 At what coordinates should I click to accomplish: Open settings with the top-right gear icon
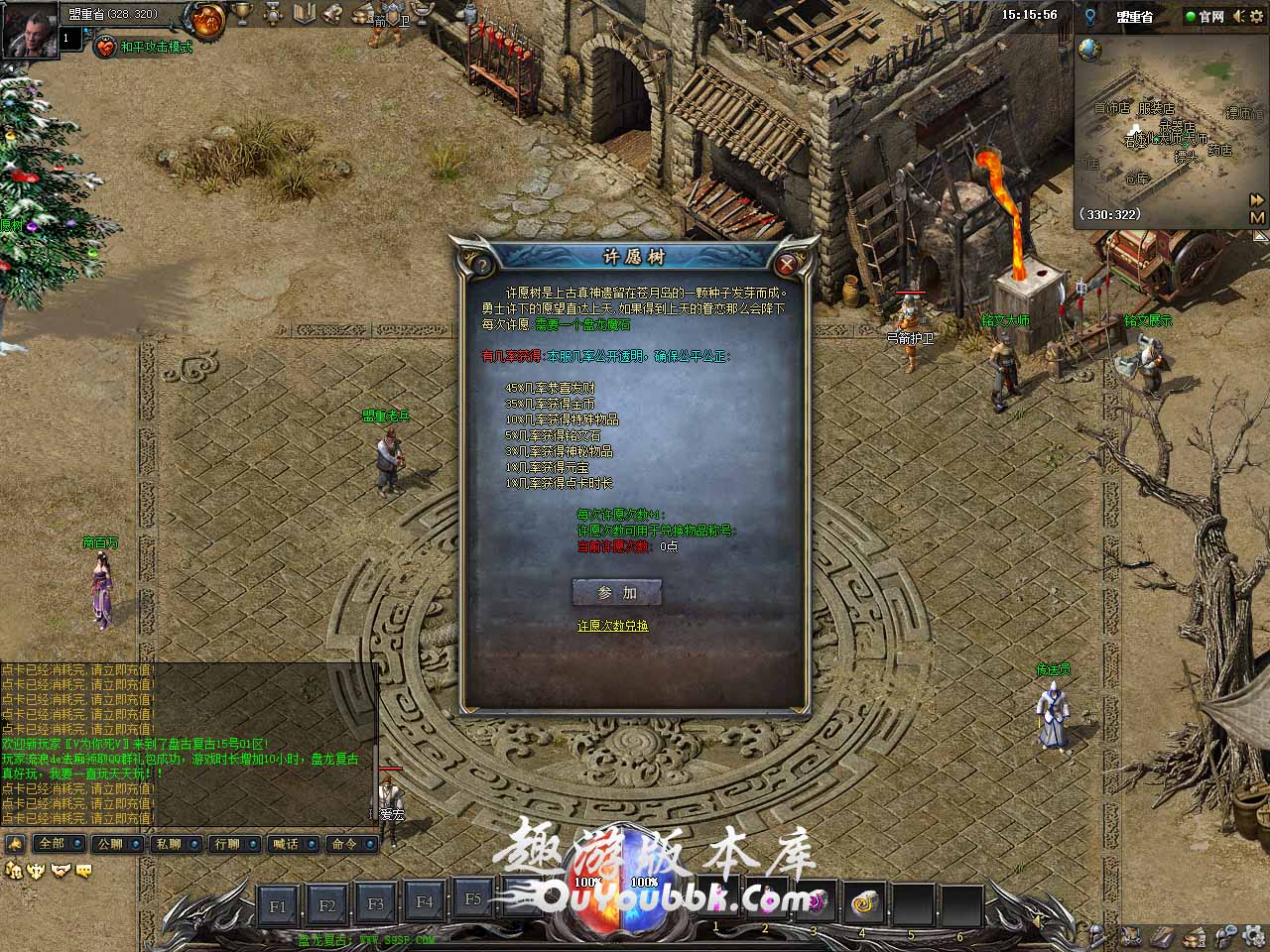click(x=1257, y=17)
